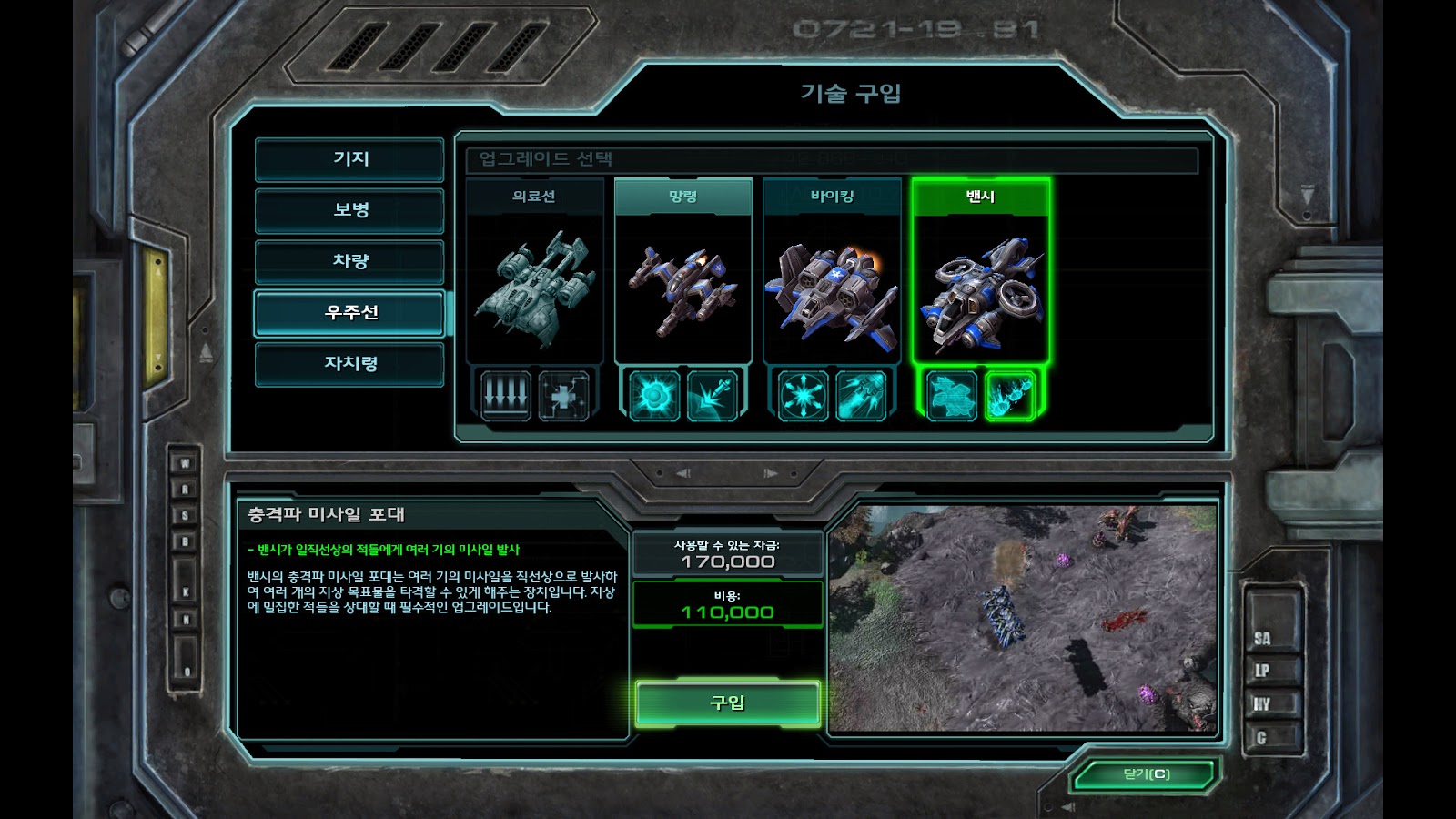This screenshot has width=1456, height=819.
Task: Pick the missile upgrade icon under 망령
Action: [712, 396]
